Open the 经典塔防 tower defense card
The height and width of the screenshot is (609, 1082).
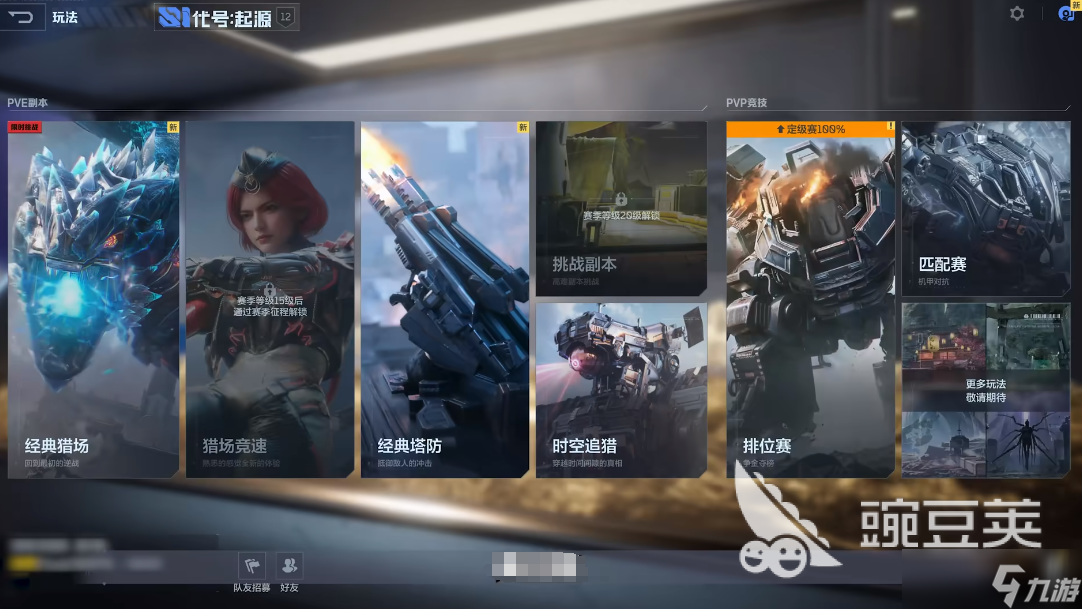point(445,299)
